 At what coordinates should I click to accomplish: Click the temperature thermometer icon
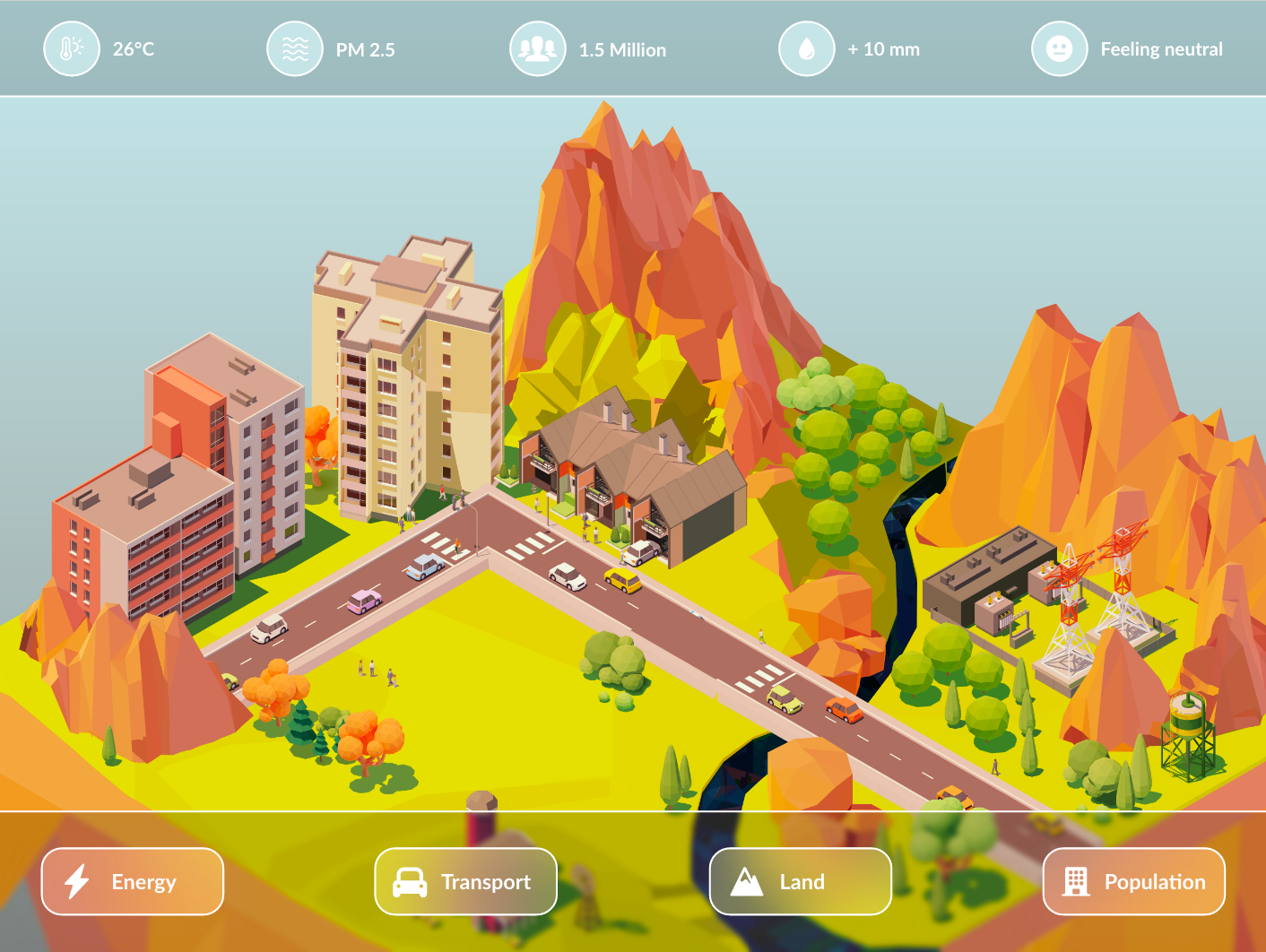coord(71,49)
